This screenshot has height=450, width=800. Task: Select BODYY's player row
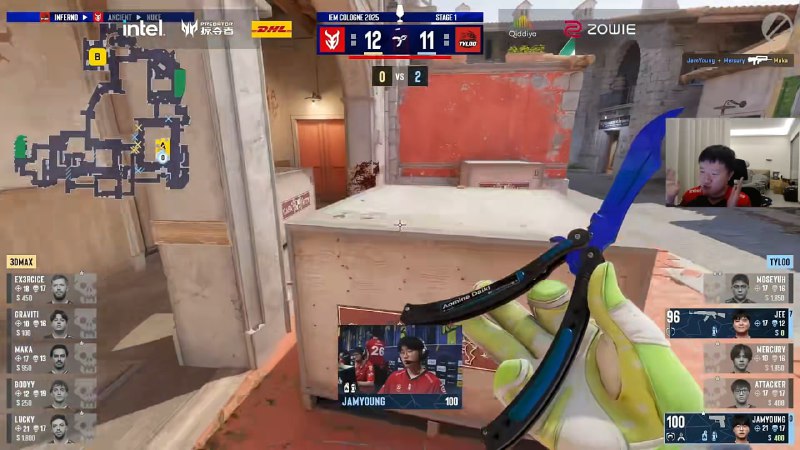[52, 393]
